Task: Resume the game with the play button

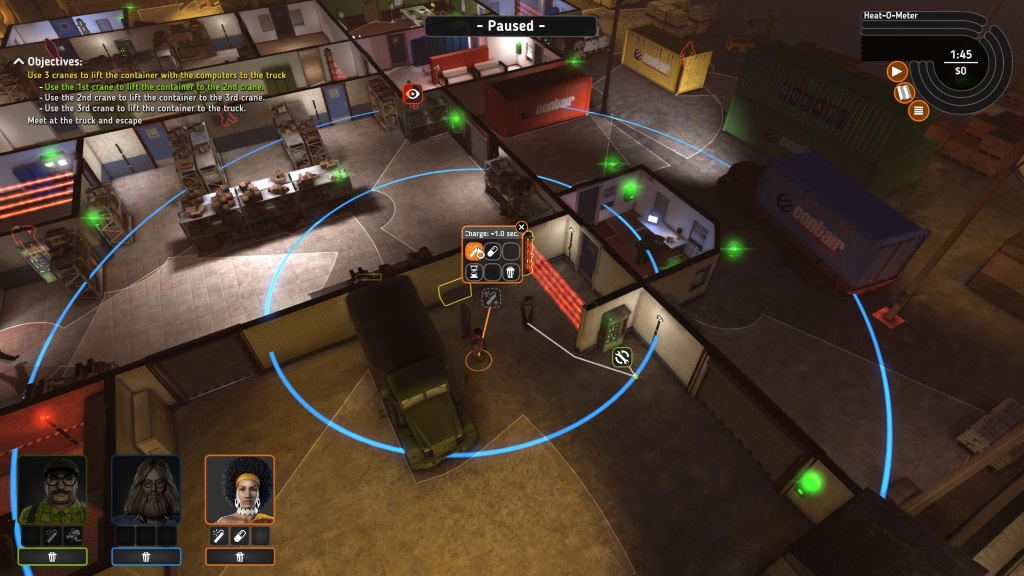Action: [x=897, y=71]
